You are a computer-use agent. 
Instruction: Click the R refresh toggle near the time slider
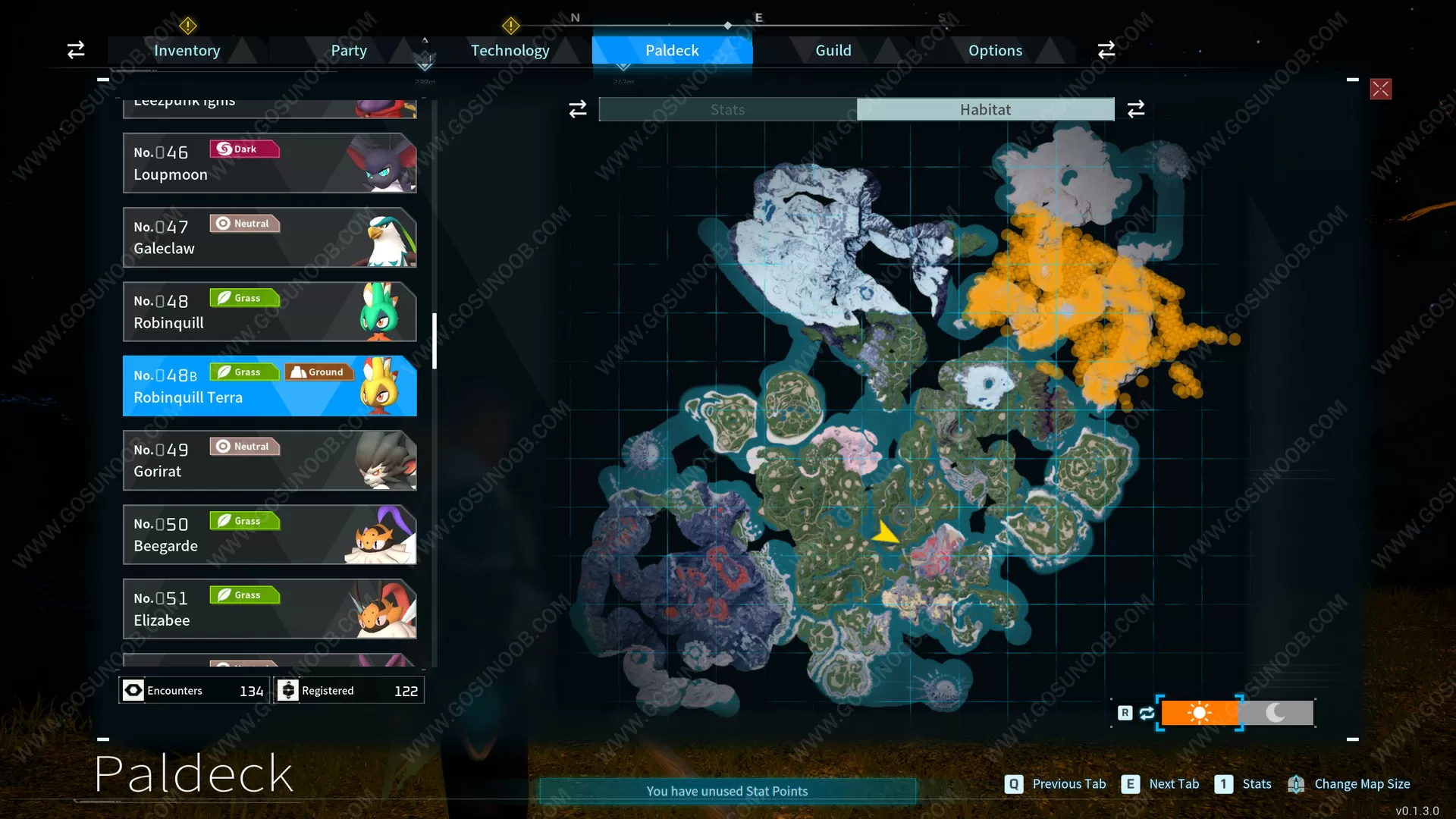[1125, 713]
